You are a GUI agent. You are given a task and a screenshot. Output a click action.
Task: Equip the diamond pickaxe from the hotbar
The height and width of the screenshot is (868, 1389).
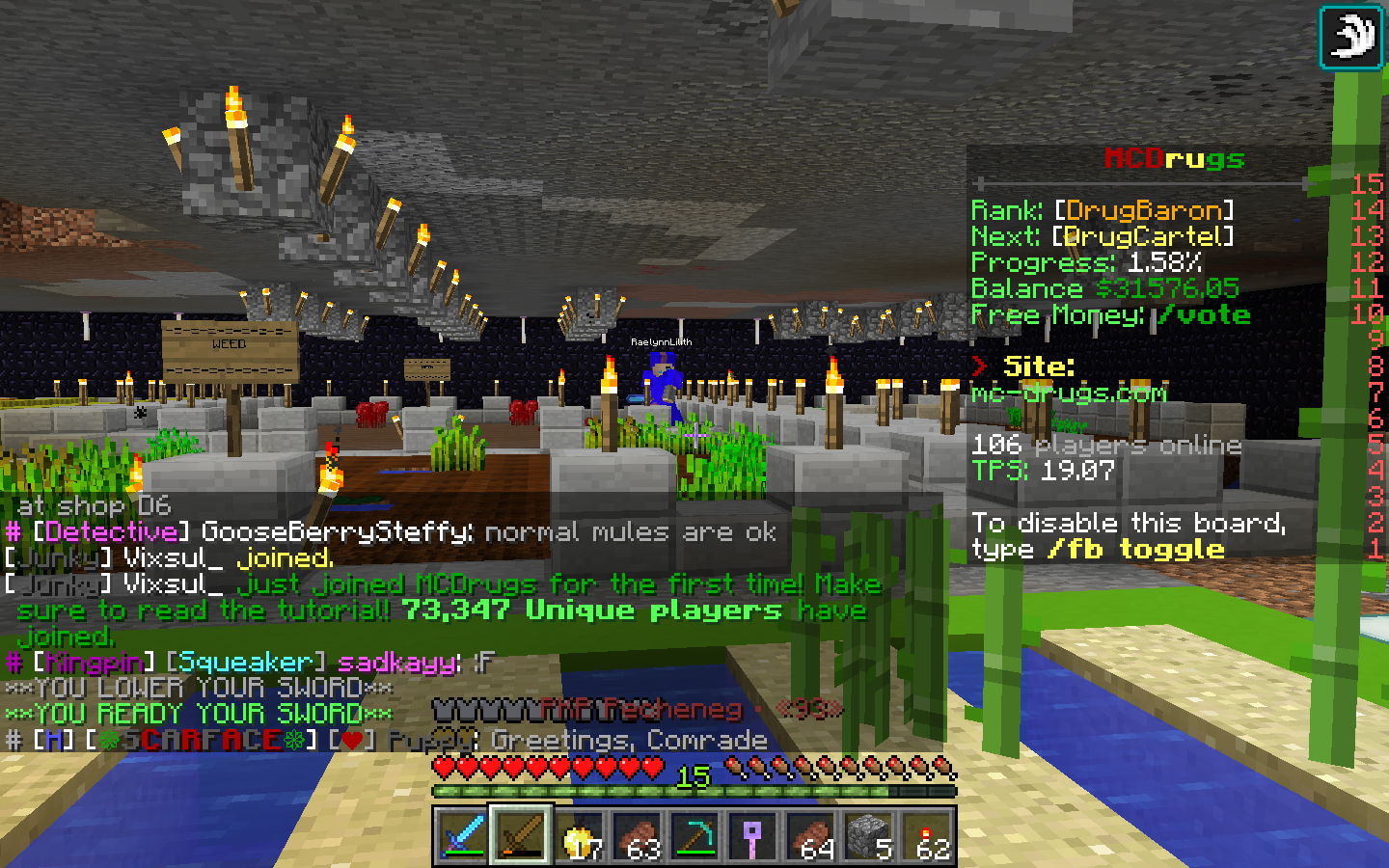694,835
